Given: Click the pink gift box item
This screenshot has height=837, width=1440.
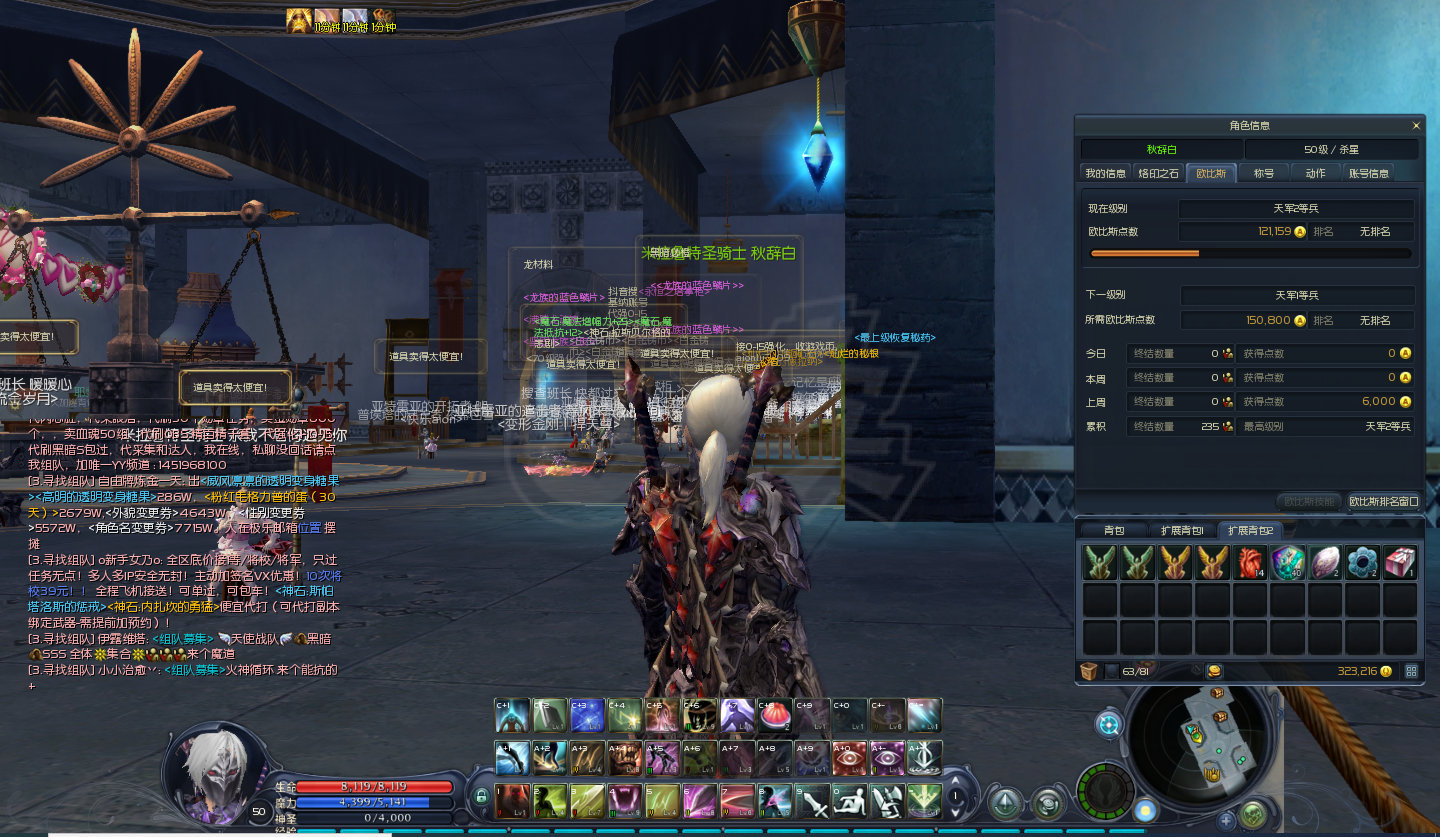Looking at the screenshot, I should click(1400, 563).
